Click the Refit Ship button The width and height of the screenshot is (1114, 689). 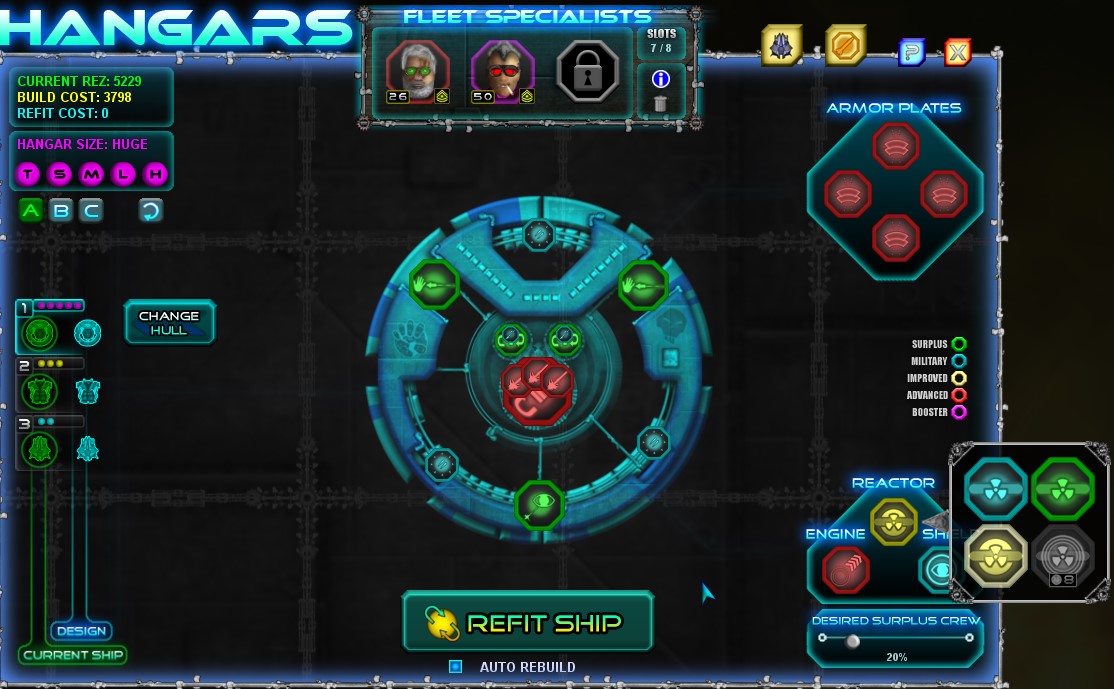[527, 622]
